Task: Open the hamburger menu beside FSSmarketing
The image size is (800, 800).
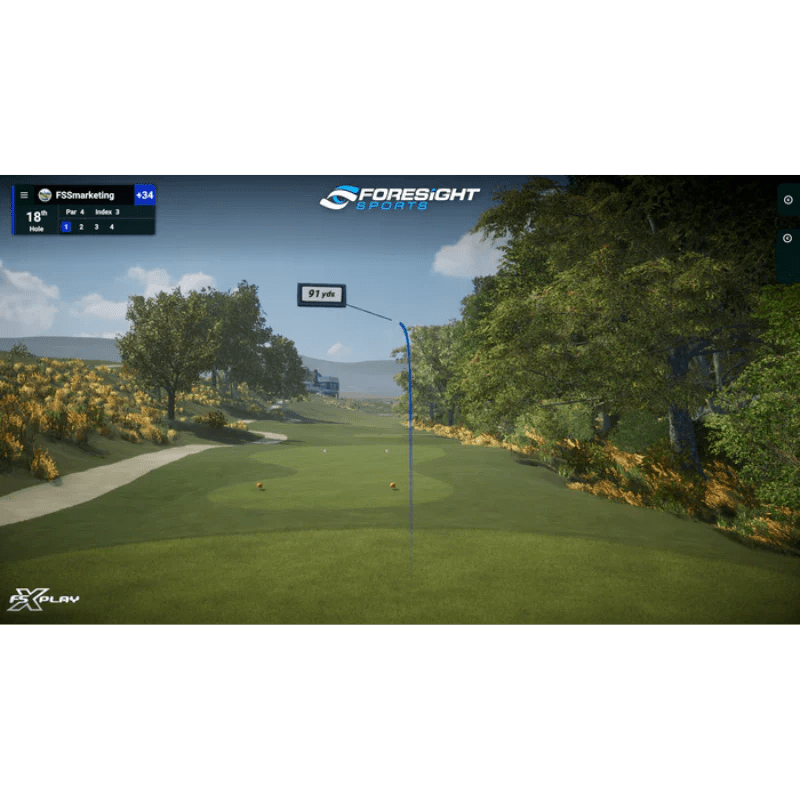Action: pos(24,195)
